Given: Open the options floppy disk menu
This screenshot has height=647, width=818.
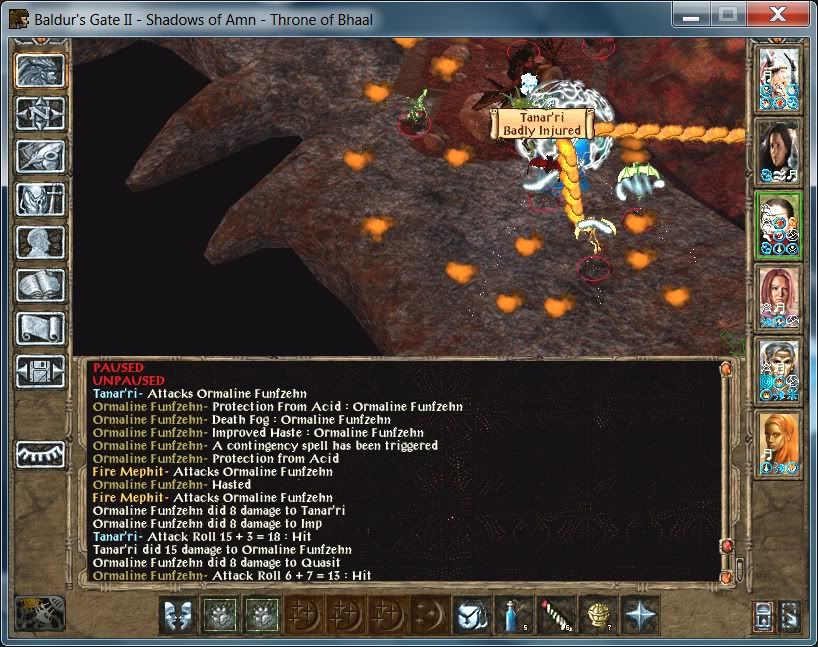Looking at the screenshot, I should tap(41, 371).
